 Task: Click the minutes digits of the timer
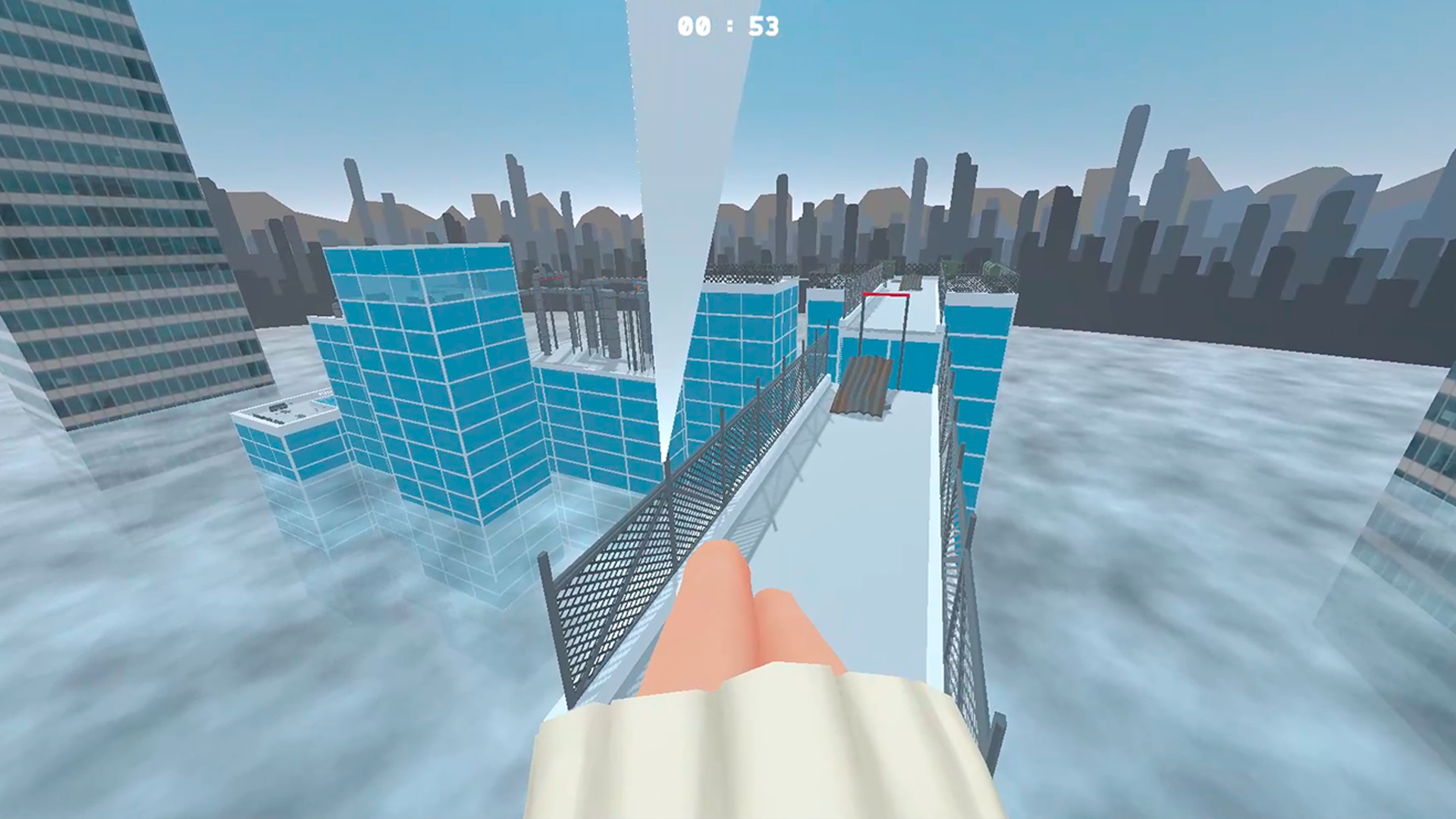click(693, 26)
